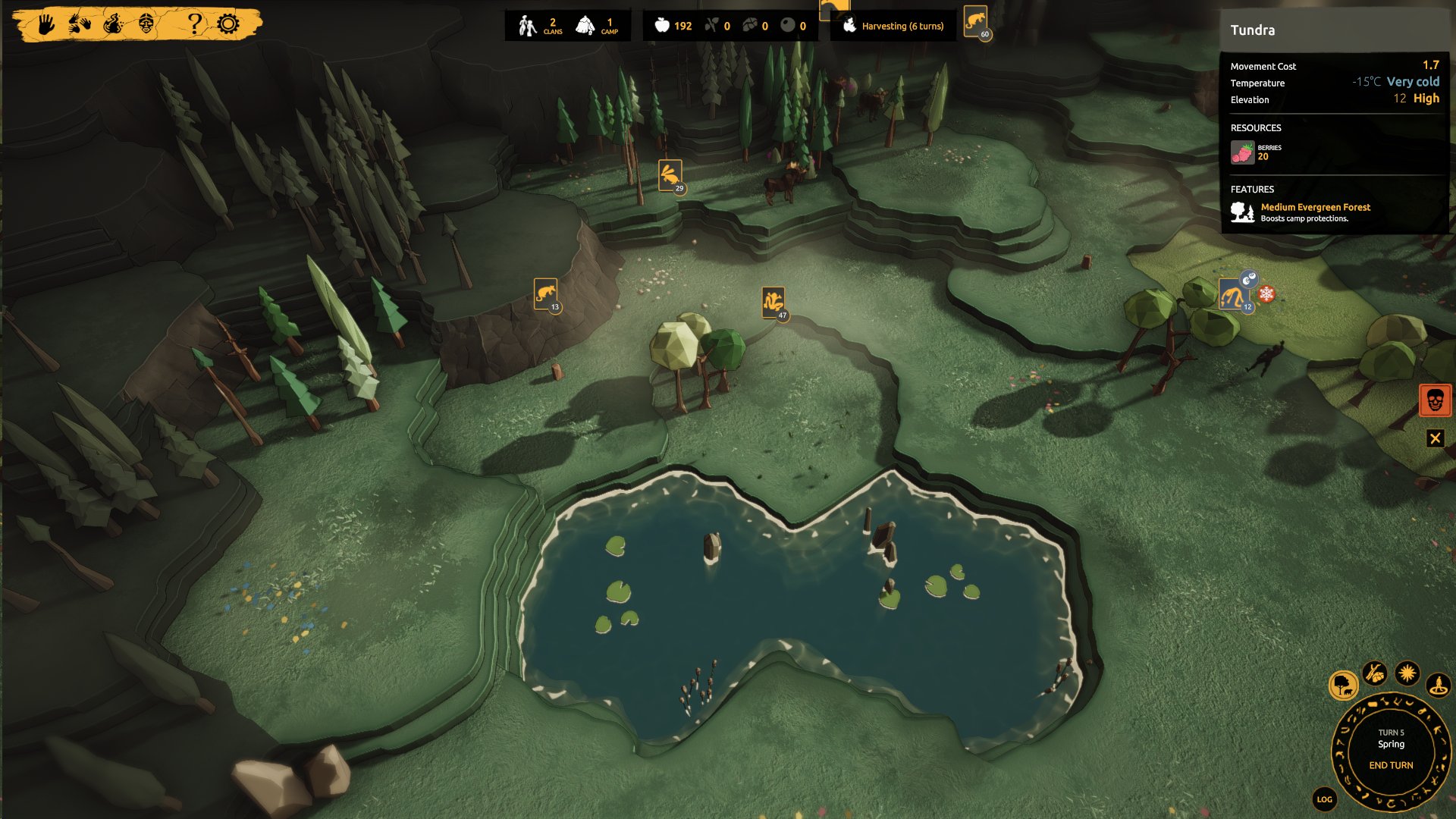Select the animal marker numbered 13
The image size is (1456, 819).
[545, 293]
